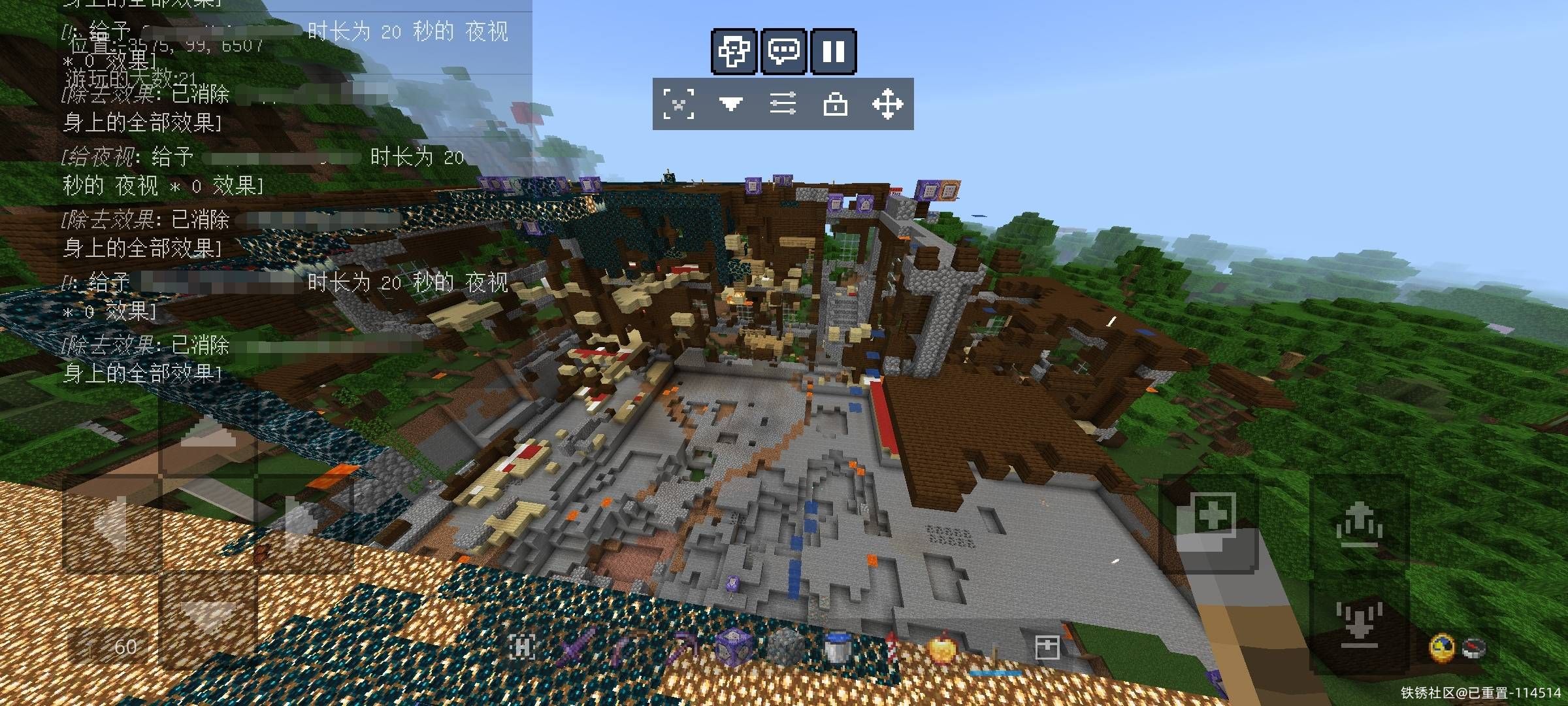Select the water bucket hotbar slot
This screenshot has width=1568, height=706.
(x=837, y=647)
